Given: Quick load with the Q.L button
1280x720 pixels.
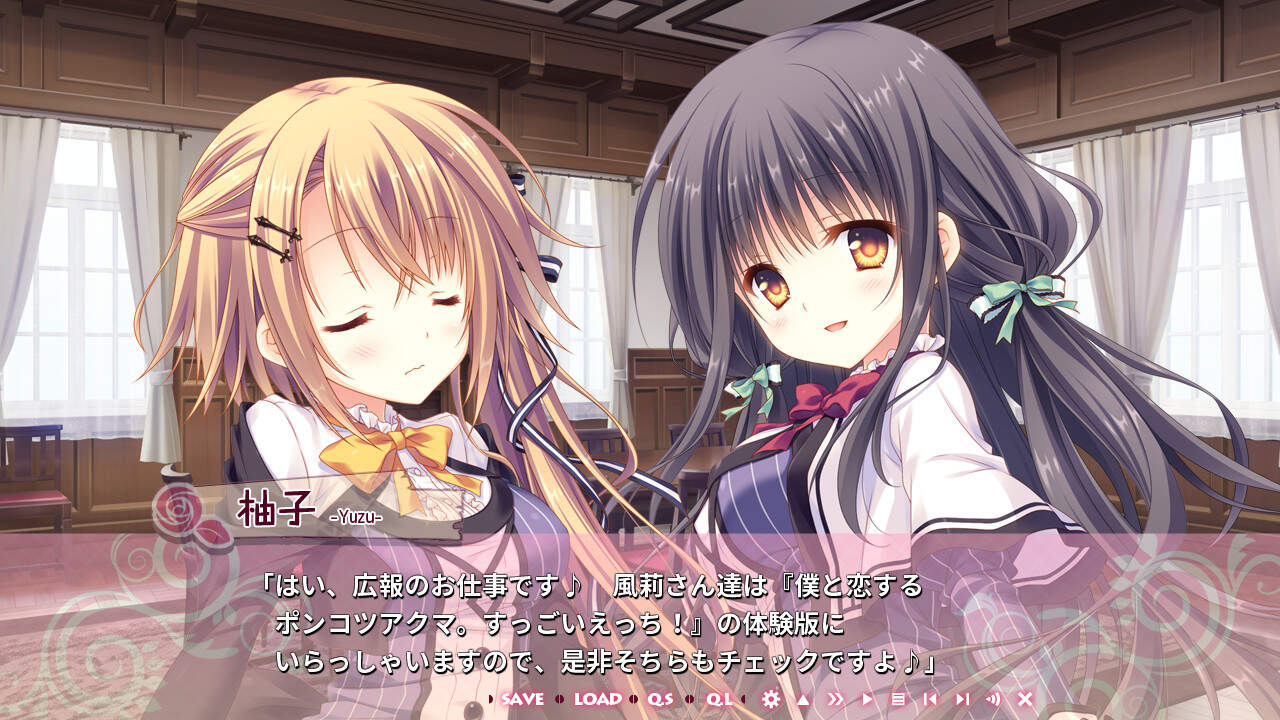Looking at the screenshot, I should click(719, 699).
